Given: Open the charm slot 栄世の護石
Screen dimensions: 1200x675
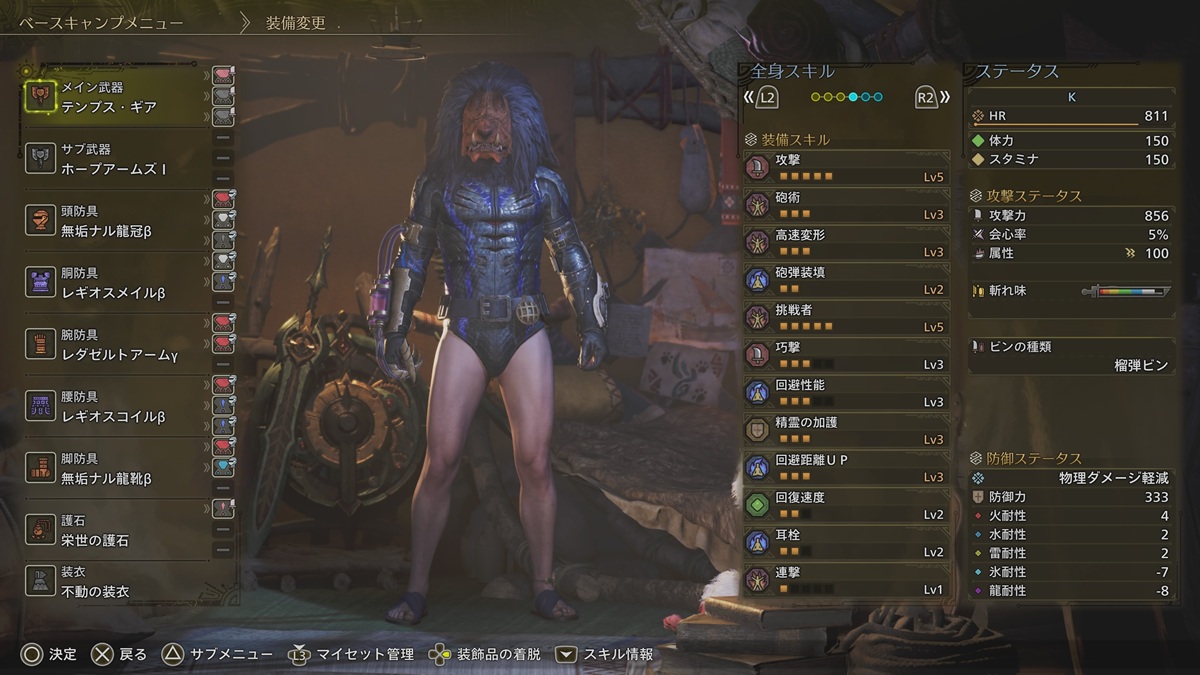Looking at the screenshot, I should pyautogui.click(x=115, y=532).
